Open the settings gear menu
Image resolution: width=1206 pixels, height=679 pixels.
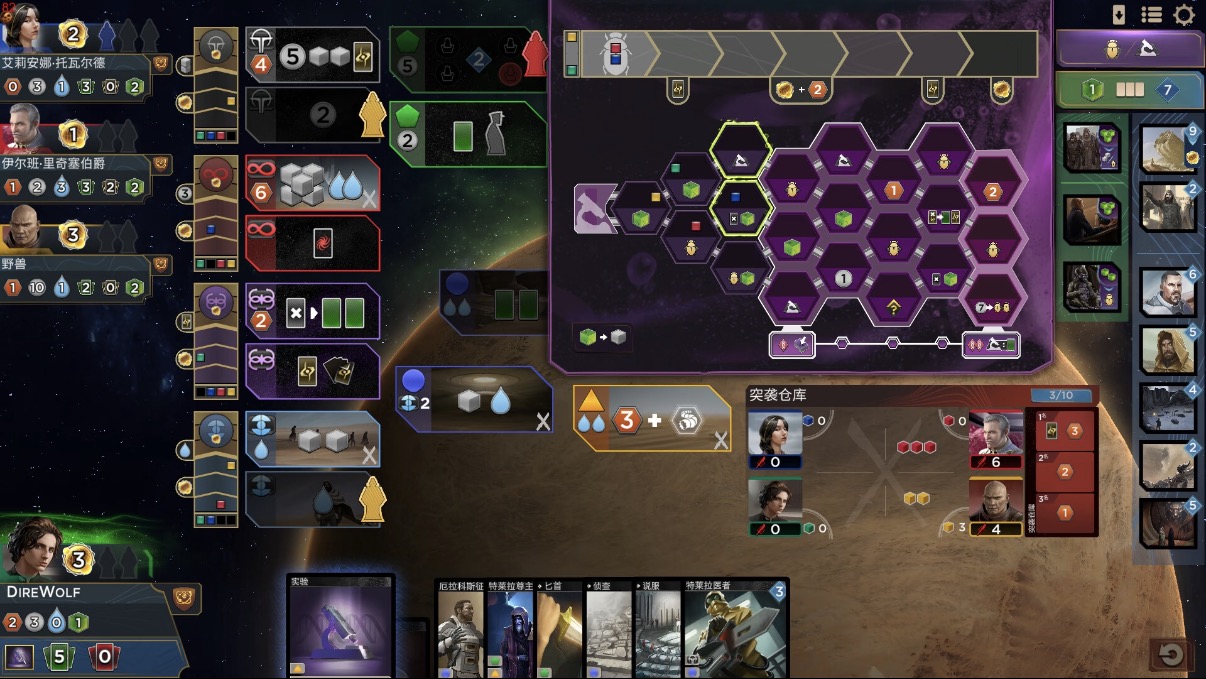click(x=1184, y=15)
